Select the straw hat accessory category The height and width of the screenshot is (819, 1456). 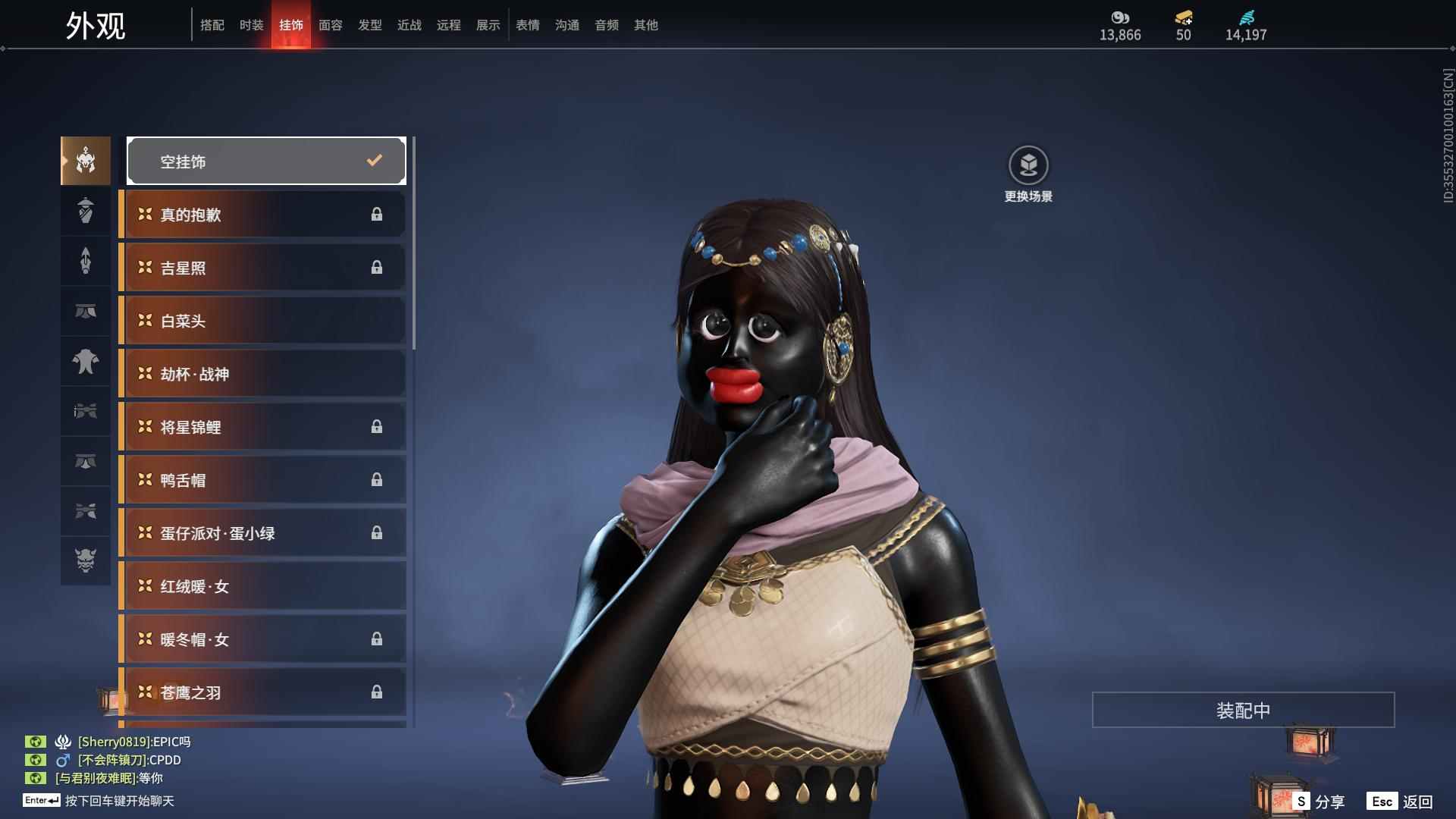[x=86, y=211]
